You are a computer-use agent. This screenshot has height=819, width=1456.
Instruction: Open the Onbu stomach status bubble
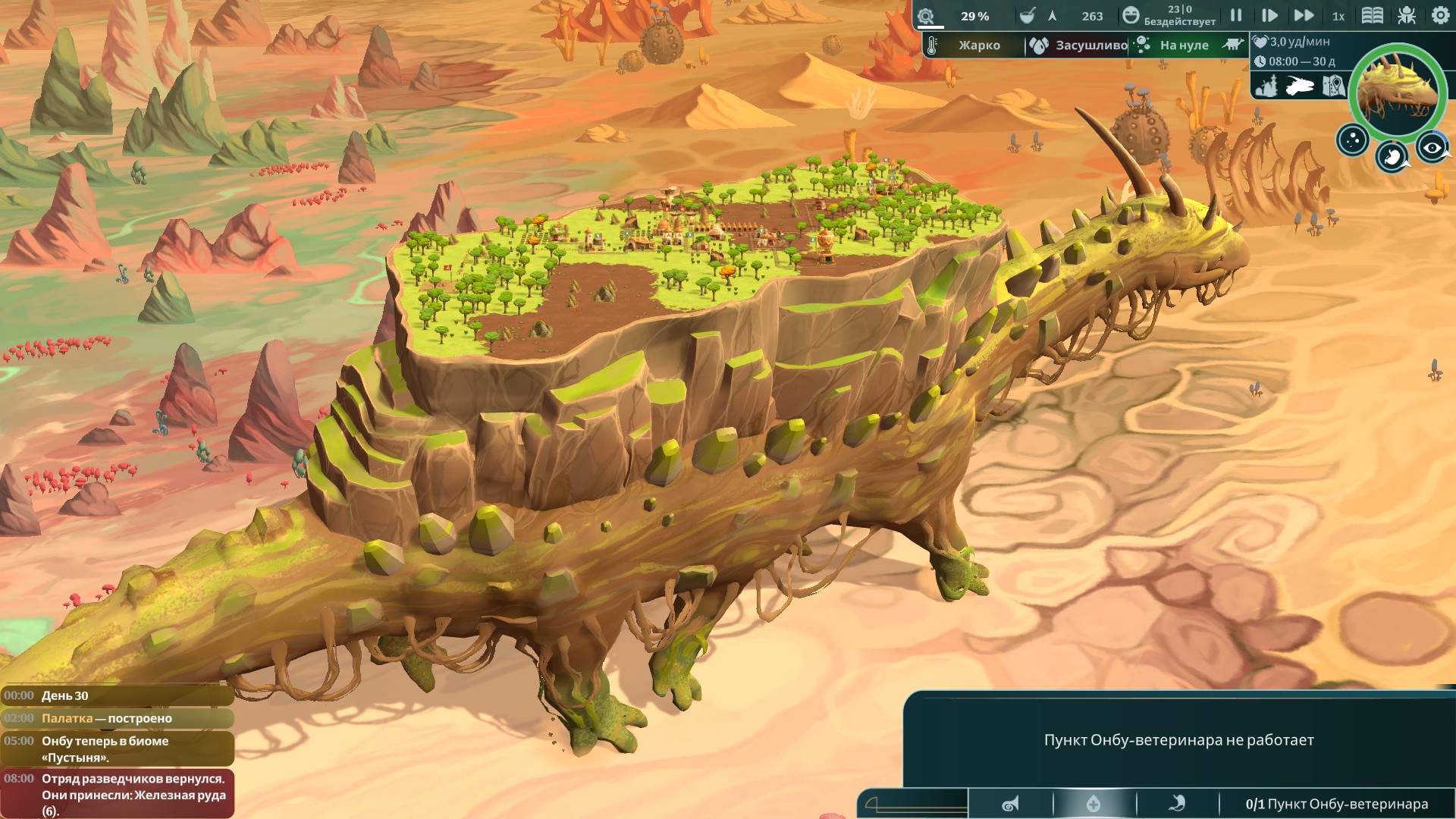pyautogui.click(x=1392, y=156)
